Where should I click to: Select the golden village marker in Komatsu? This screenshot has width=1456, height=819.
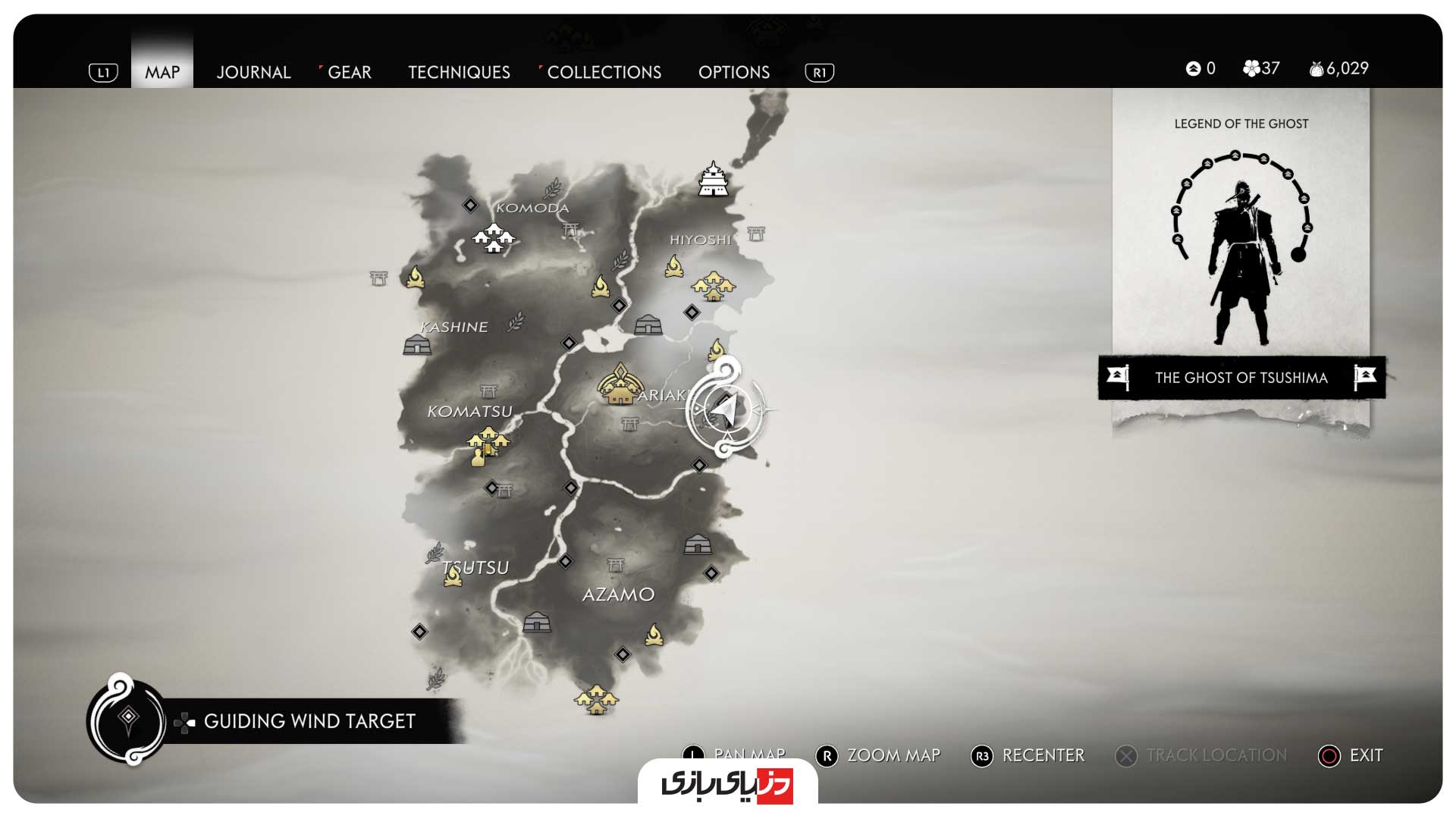pos(488,442)
